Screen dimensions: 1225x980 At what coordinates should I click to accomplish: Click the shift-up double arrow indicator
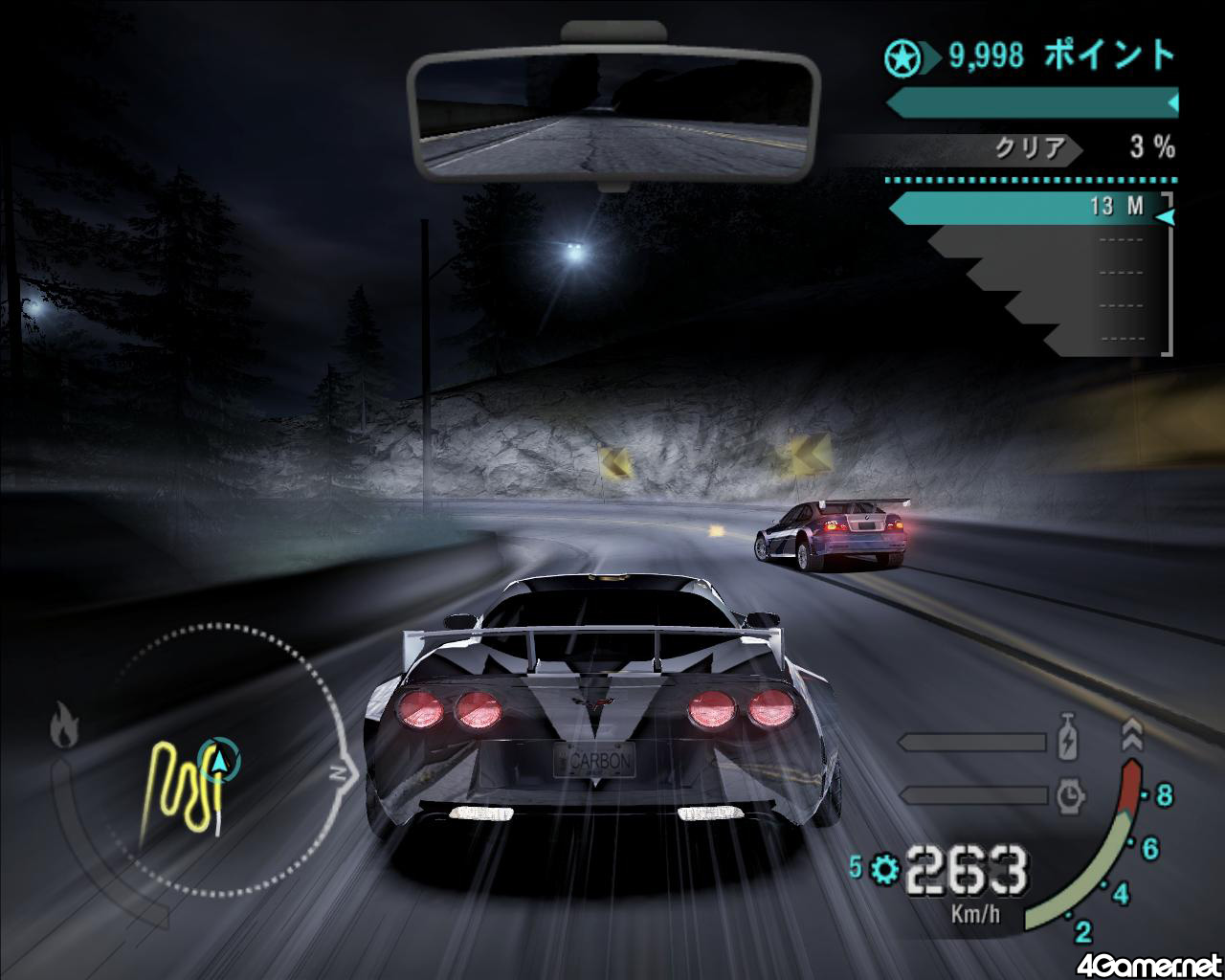click(x=1132, y=735)
